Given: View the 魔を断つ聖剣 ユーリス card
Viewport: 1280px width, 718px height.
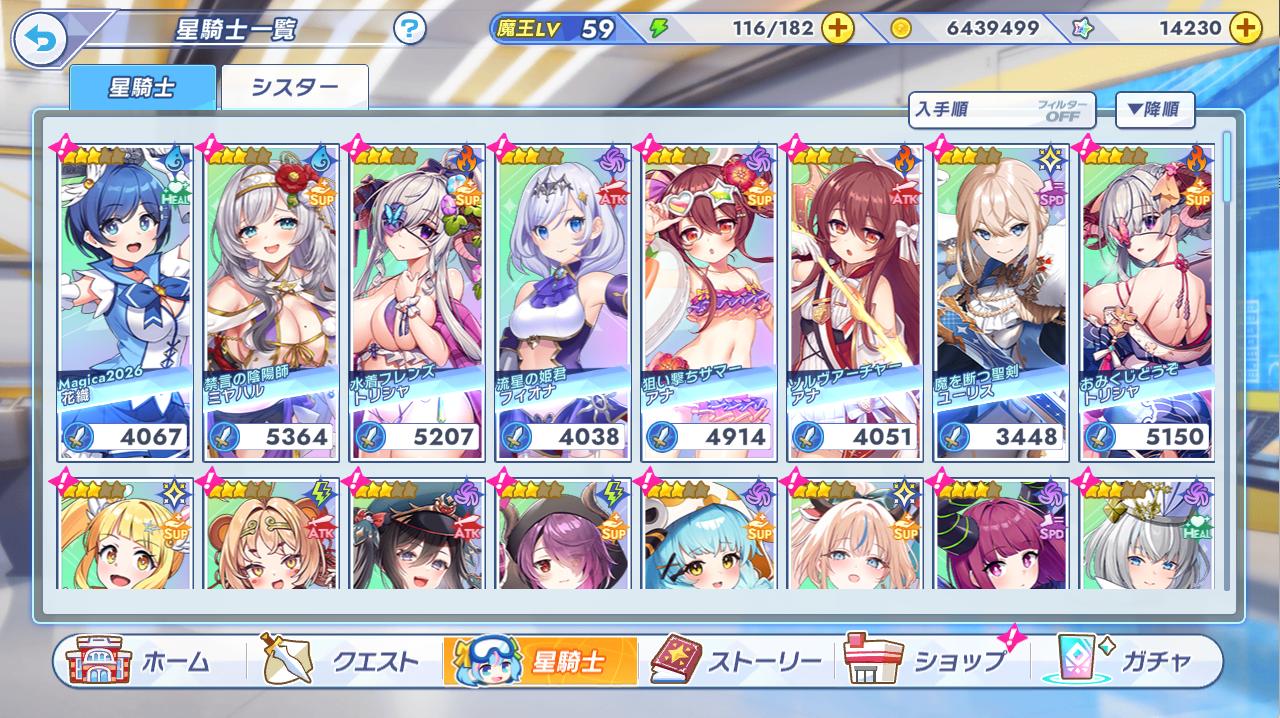Looking at the screenshot, I should click(x=1000, y=300).
